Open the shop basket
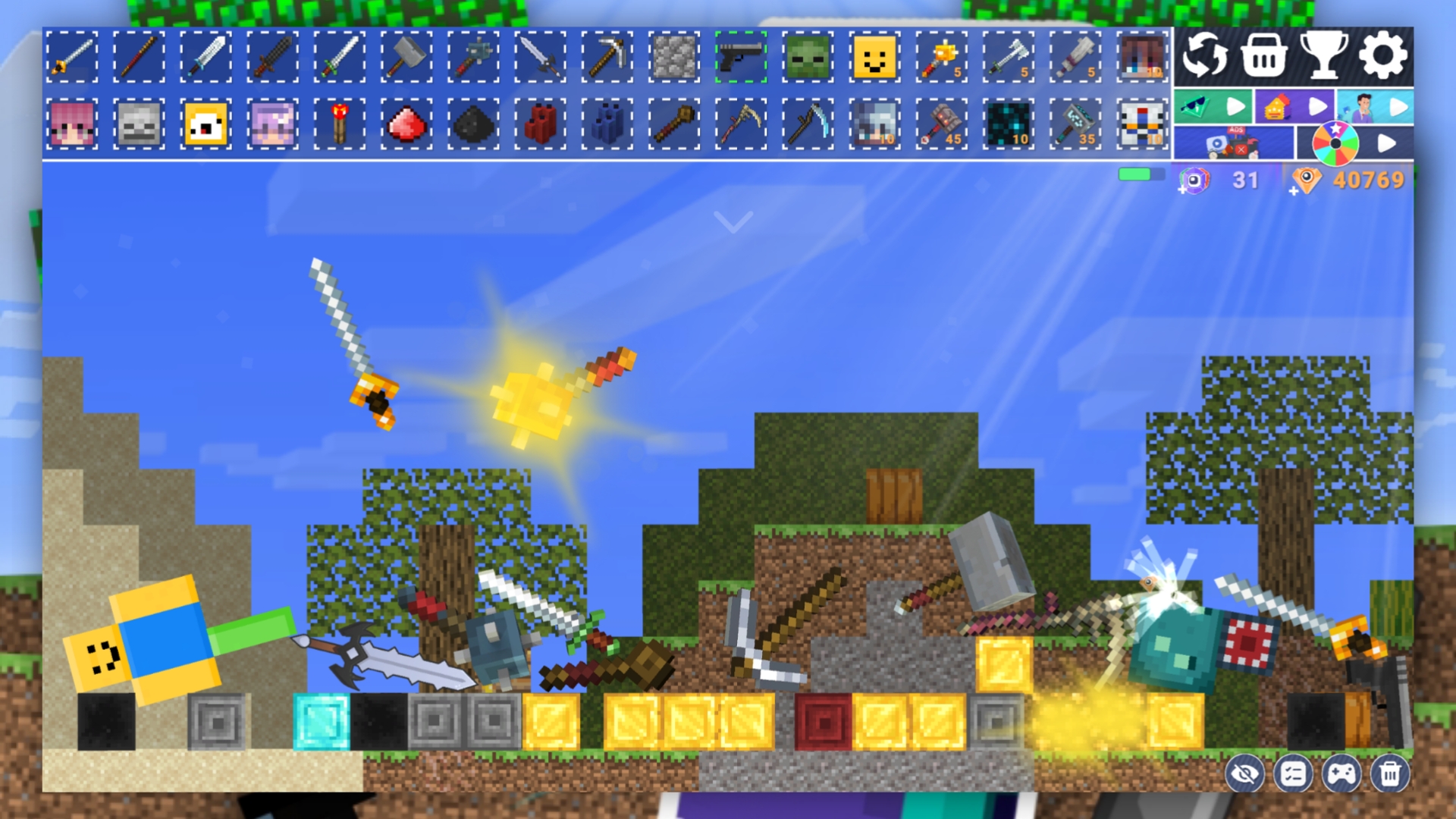 click(x=1266, y=56)
